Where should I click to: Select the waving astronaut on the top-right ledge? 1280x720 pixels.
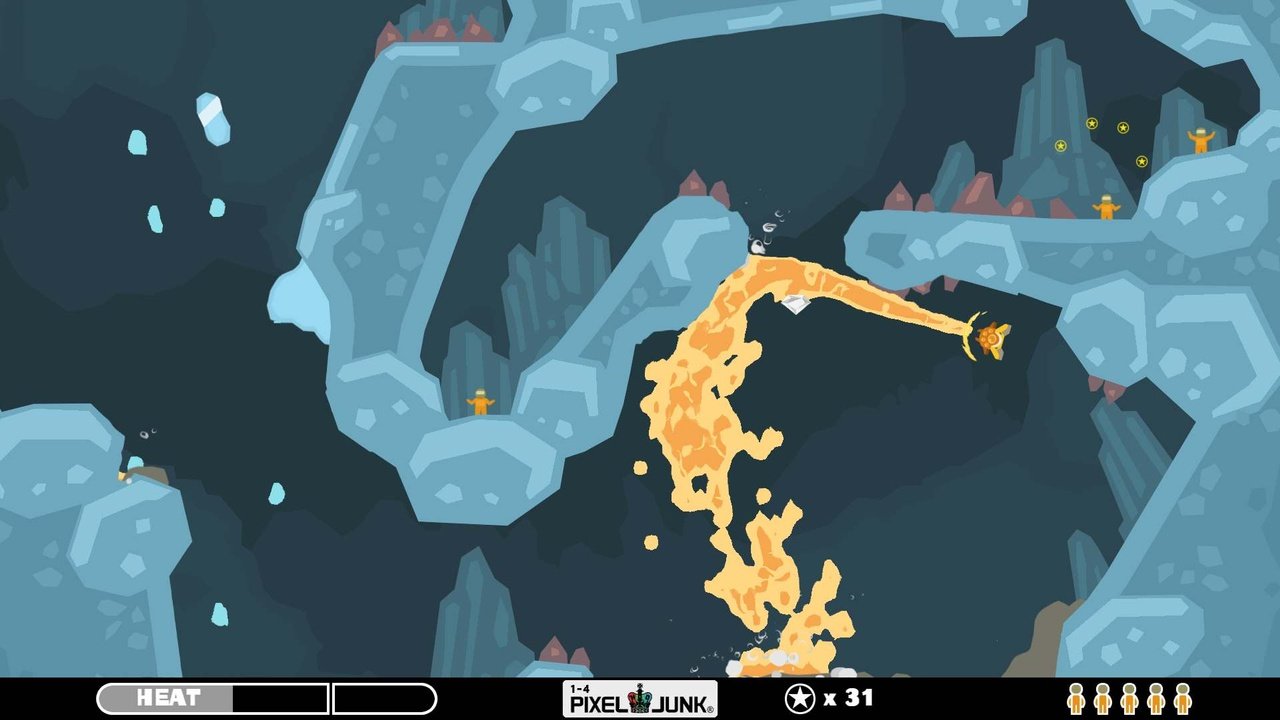[x=1202, y=140]
